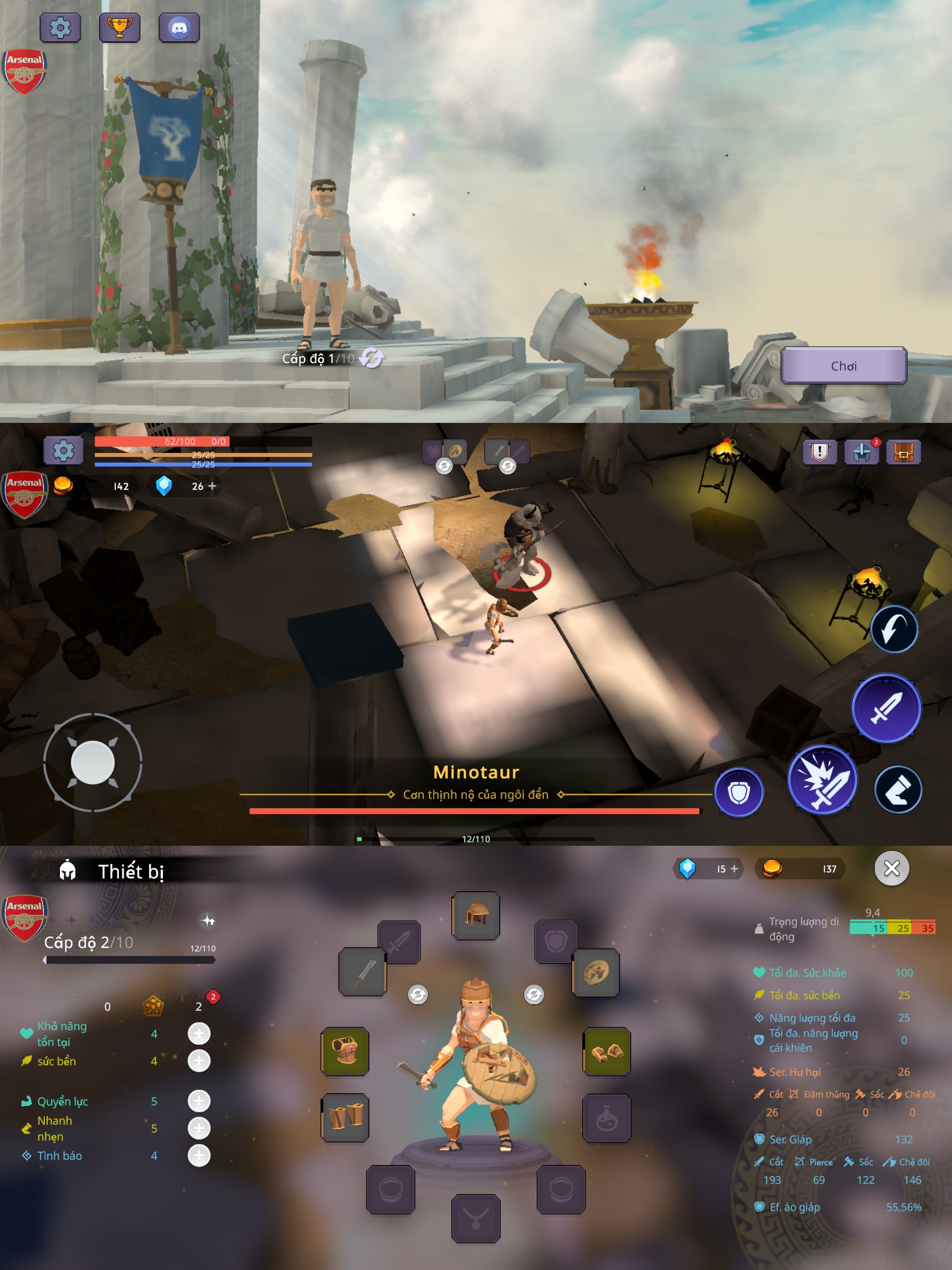Activate the shield block ability

pos(739,792)
